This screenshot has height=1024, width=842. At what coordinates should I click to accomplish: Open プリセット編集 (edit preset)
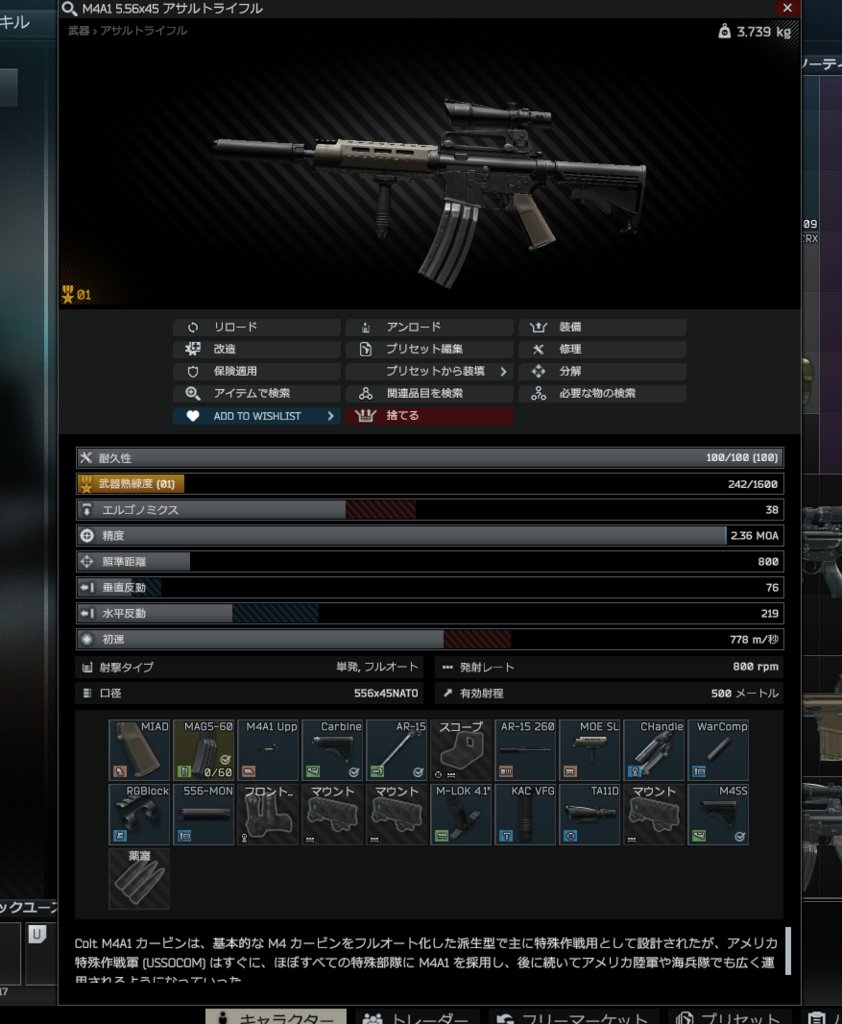(428, 349)
